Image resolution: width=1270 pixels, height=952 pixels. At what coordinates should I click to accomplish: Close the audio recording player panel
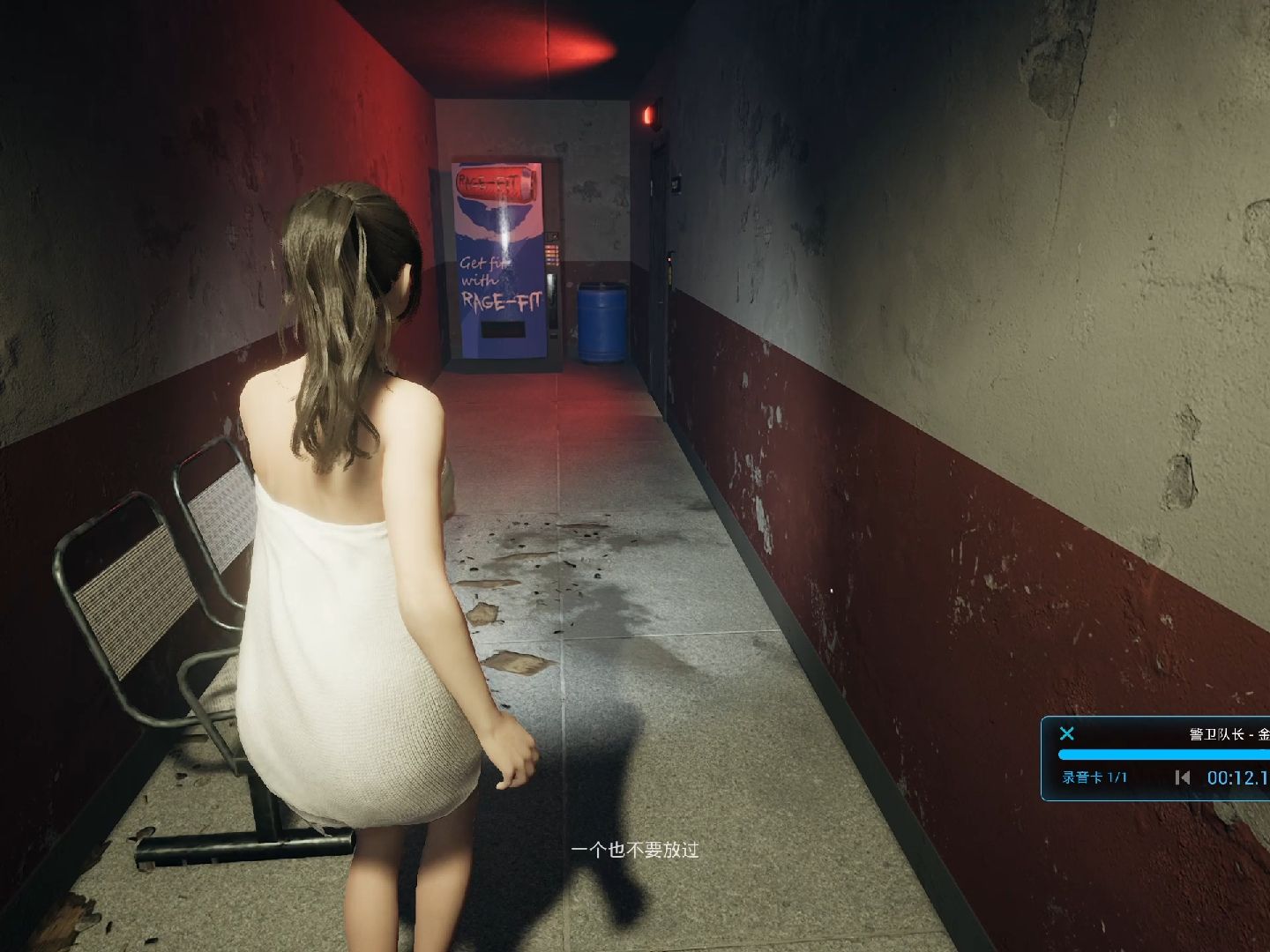[x=1067, y=733]
